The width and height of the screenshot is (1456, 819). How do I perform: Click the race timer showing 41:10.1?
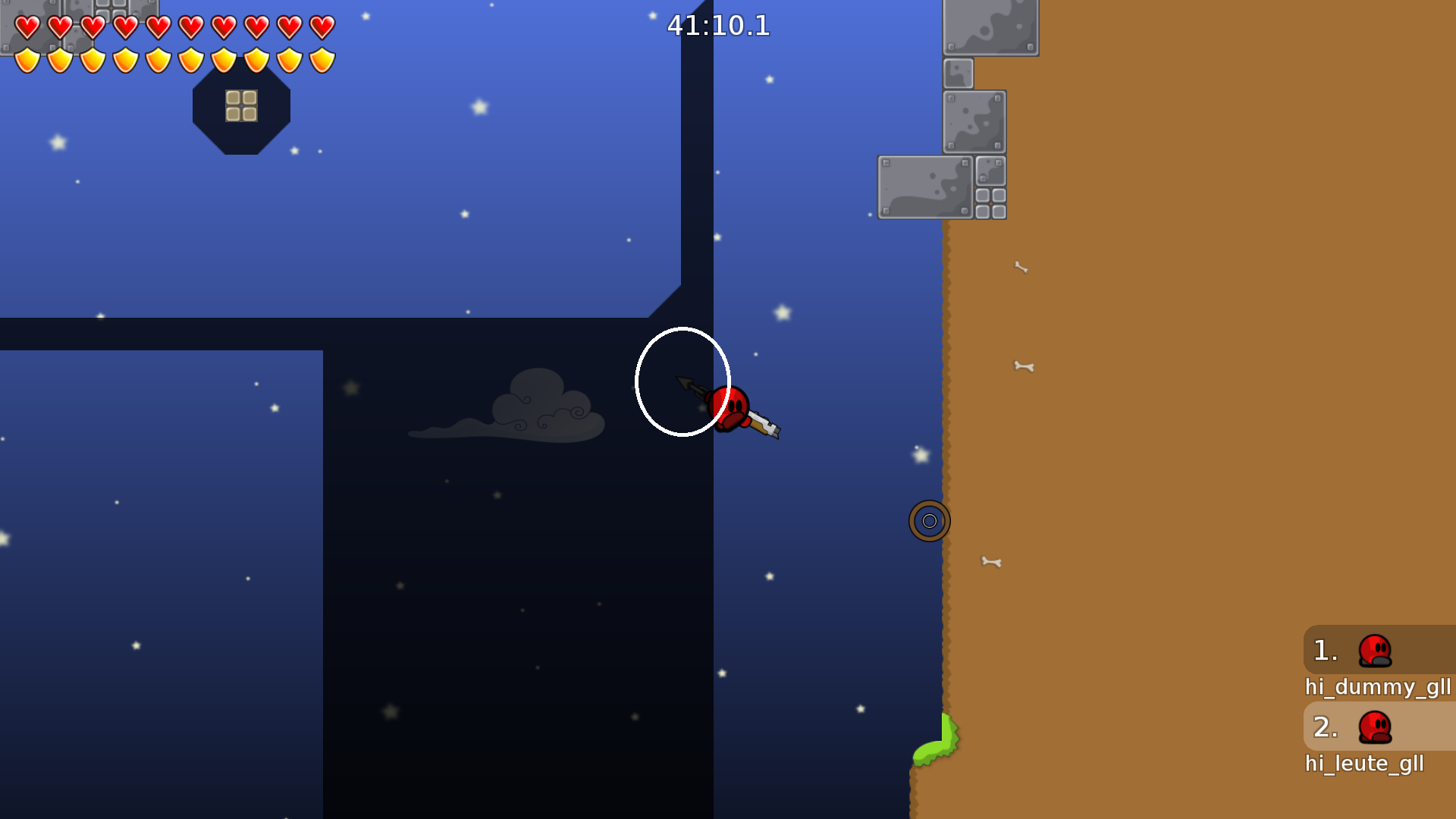click(717, 26)
